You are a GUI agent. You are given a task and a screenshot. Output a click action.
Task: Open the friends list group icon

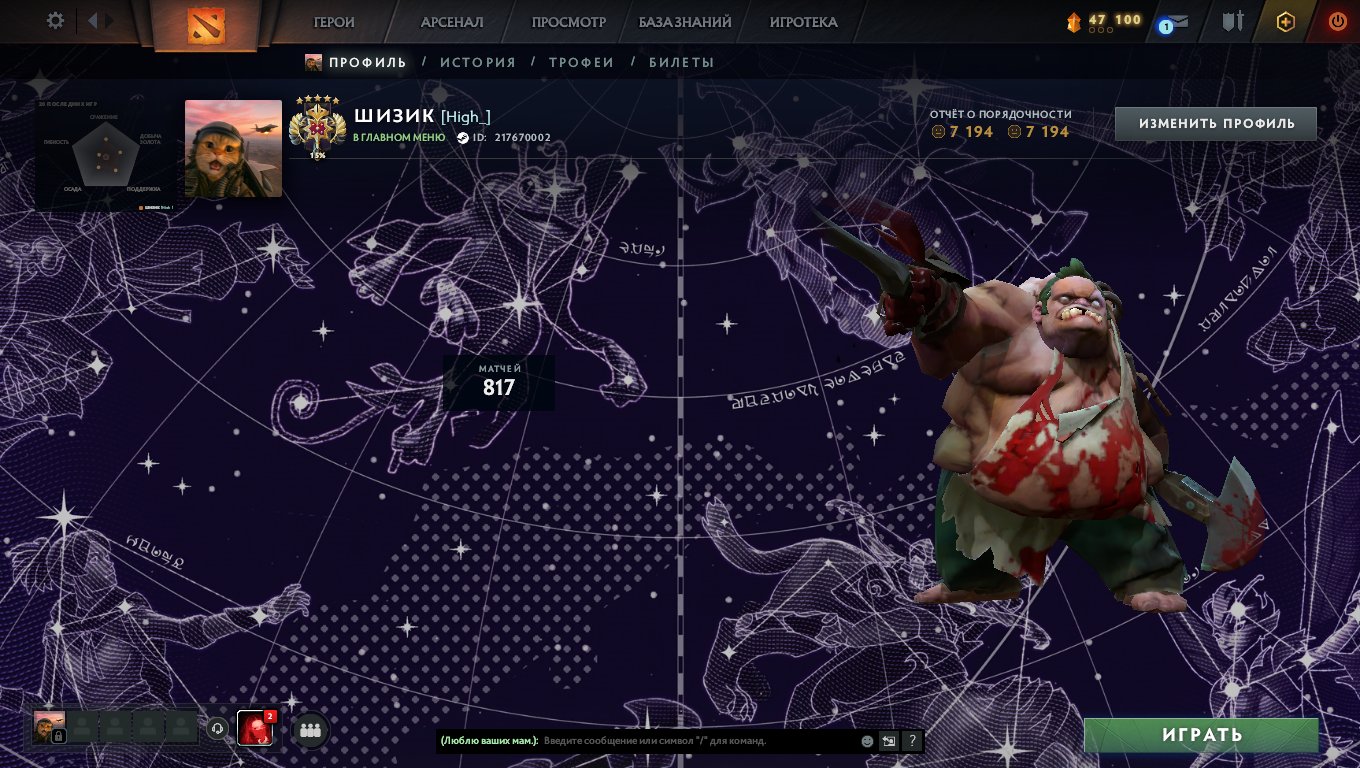point(308,730)
